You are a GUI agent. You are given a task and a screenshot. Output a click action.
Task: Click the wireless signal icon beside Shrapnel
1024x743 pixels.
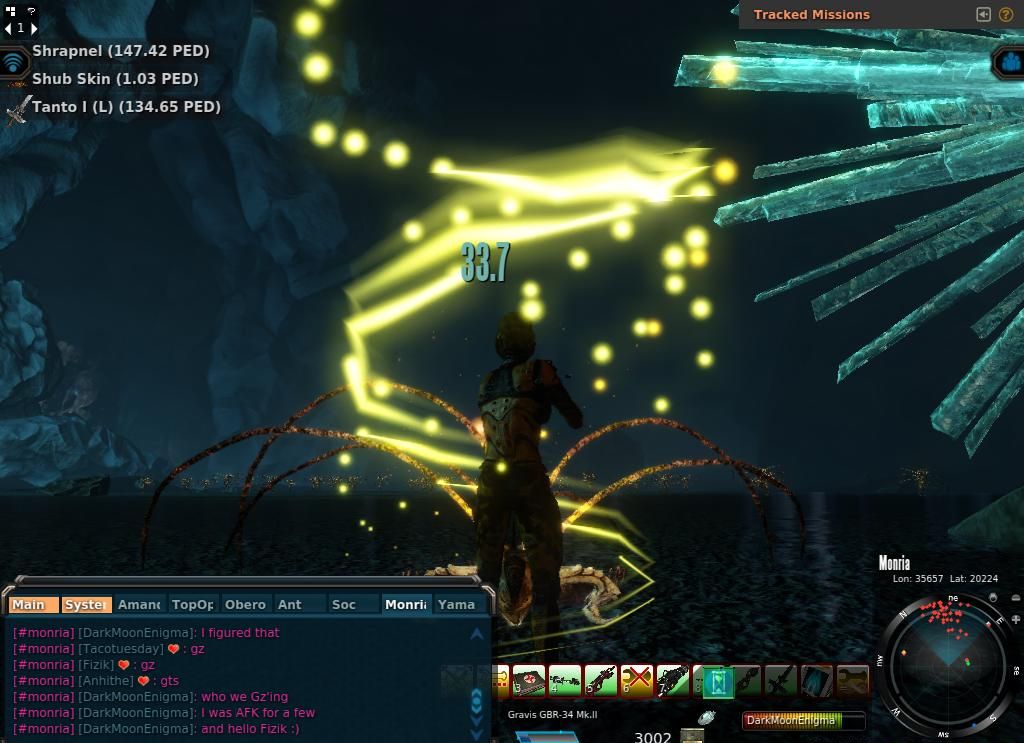(x=14, y=62)
